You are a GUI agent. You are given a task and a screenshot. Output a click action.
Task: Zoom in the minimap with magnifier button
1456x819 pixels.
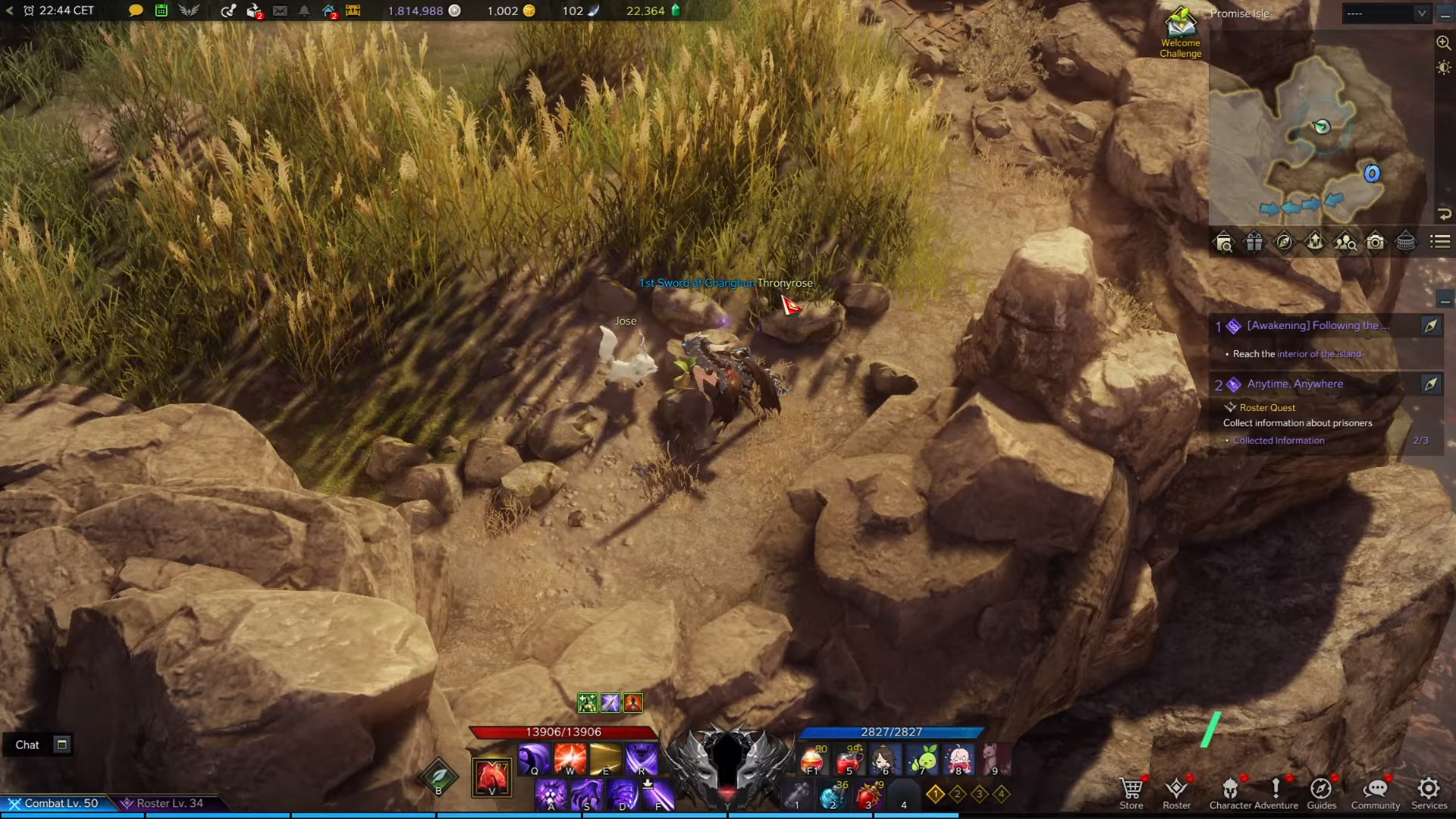pos(1443,43)
